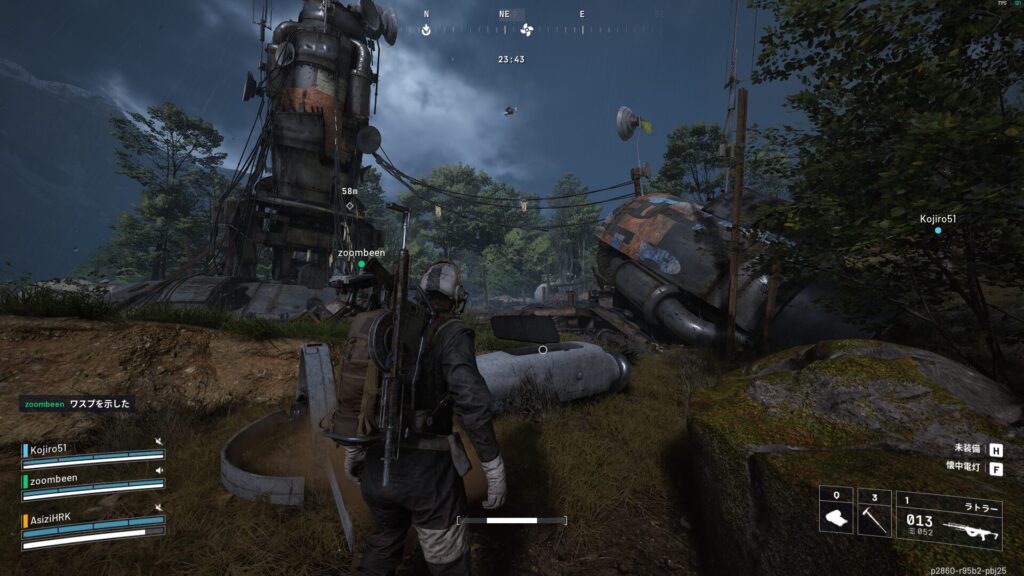Select the Rattler rifle weapon slot
This screenshot has height=576, width=1024.
pyautogui.click(x=949, y=521)
